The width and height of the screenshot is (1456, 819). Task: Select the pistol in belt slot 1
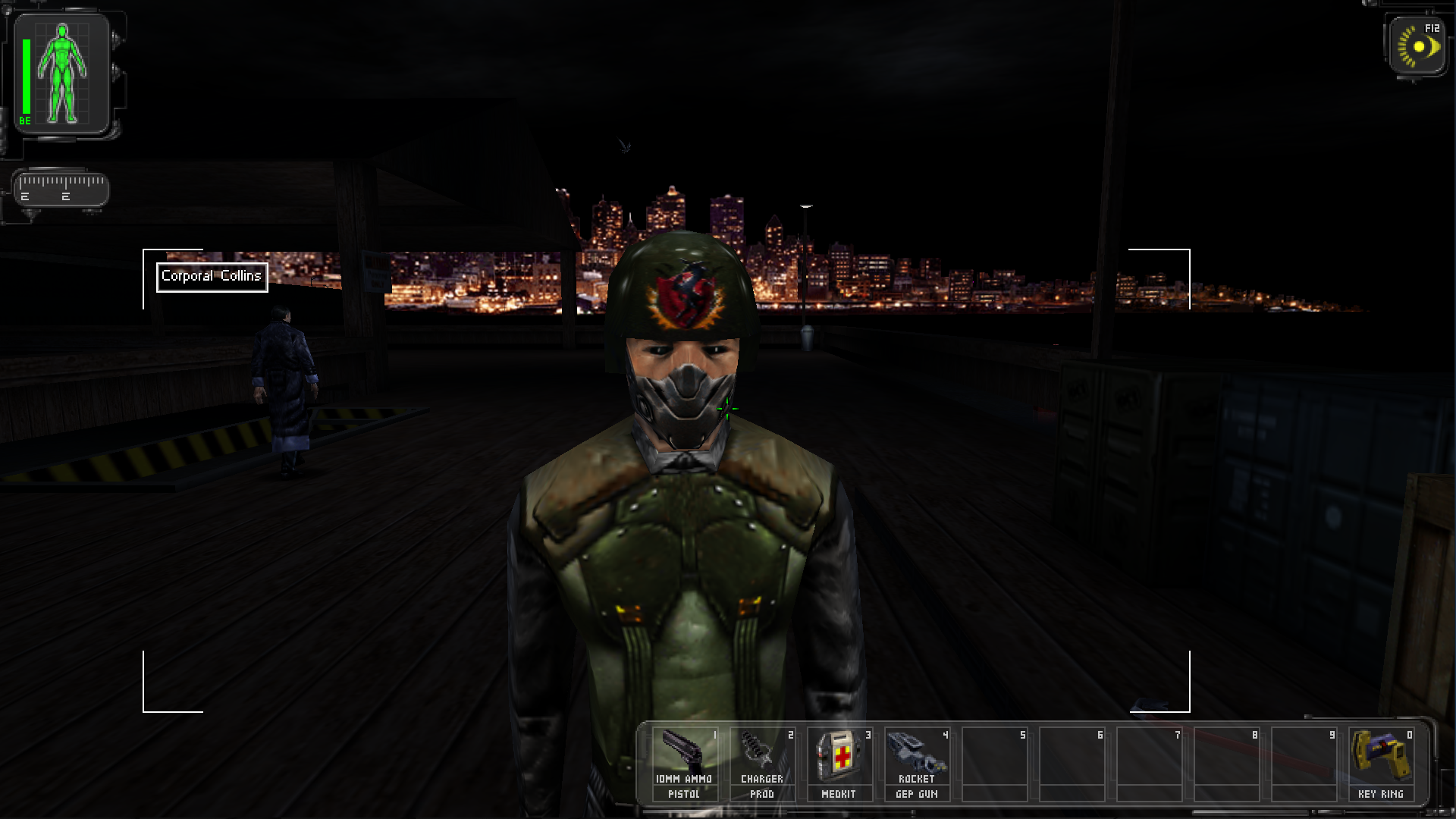(684, 763)
